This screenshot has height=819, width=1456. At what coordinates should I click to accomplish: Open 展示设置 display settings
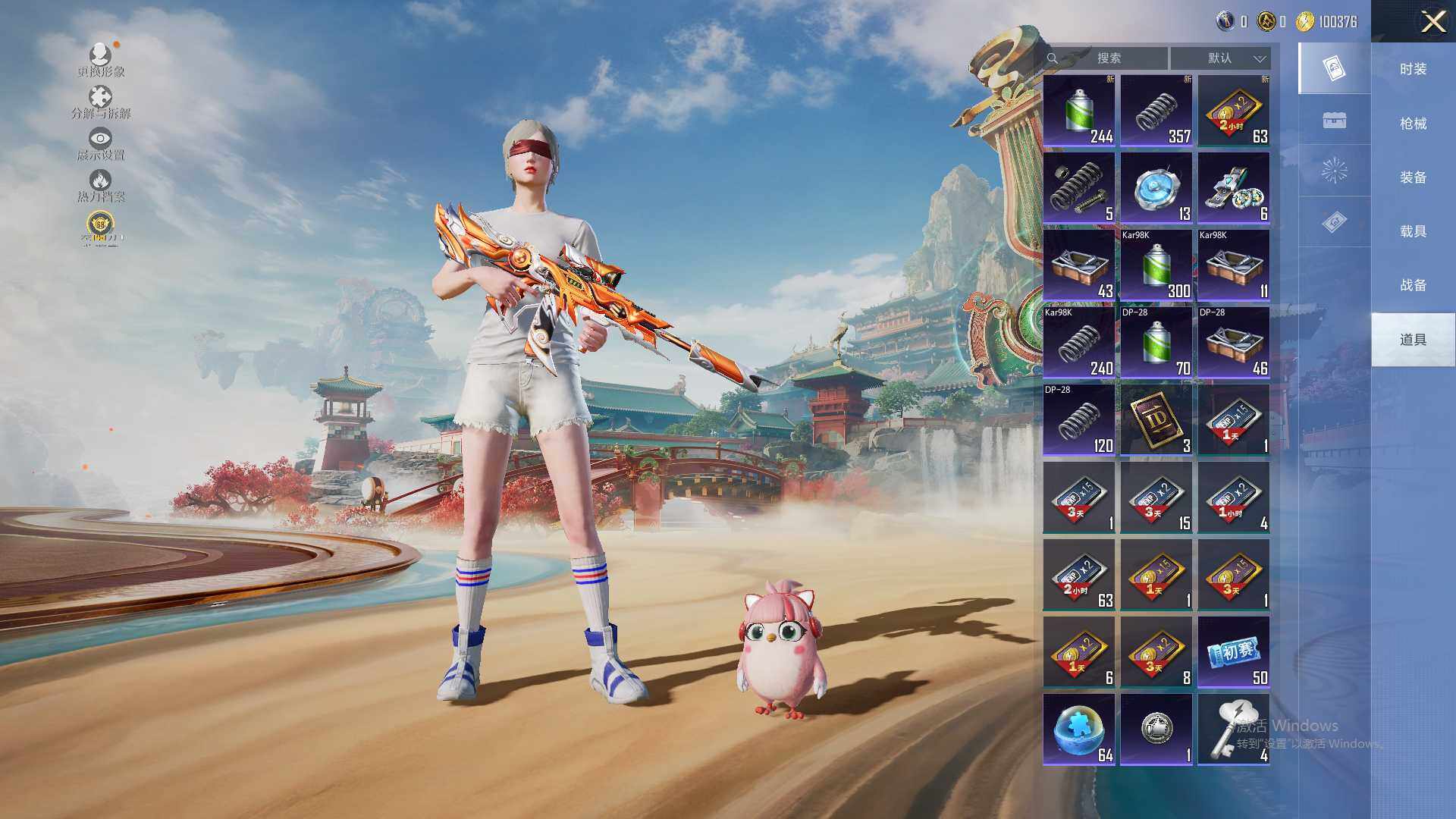[x=101, y=143]
